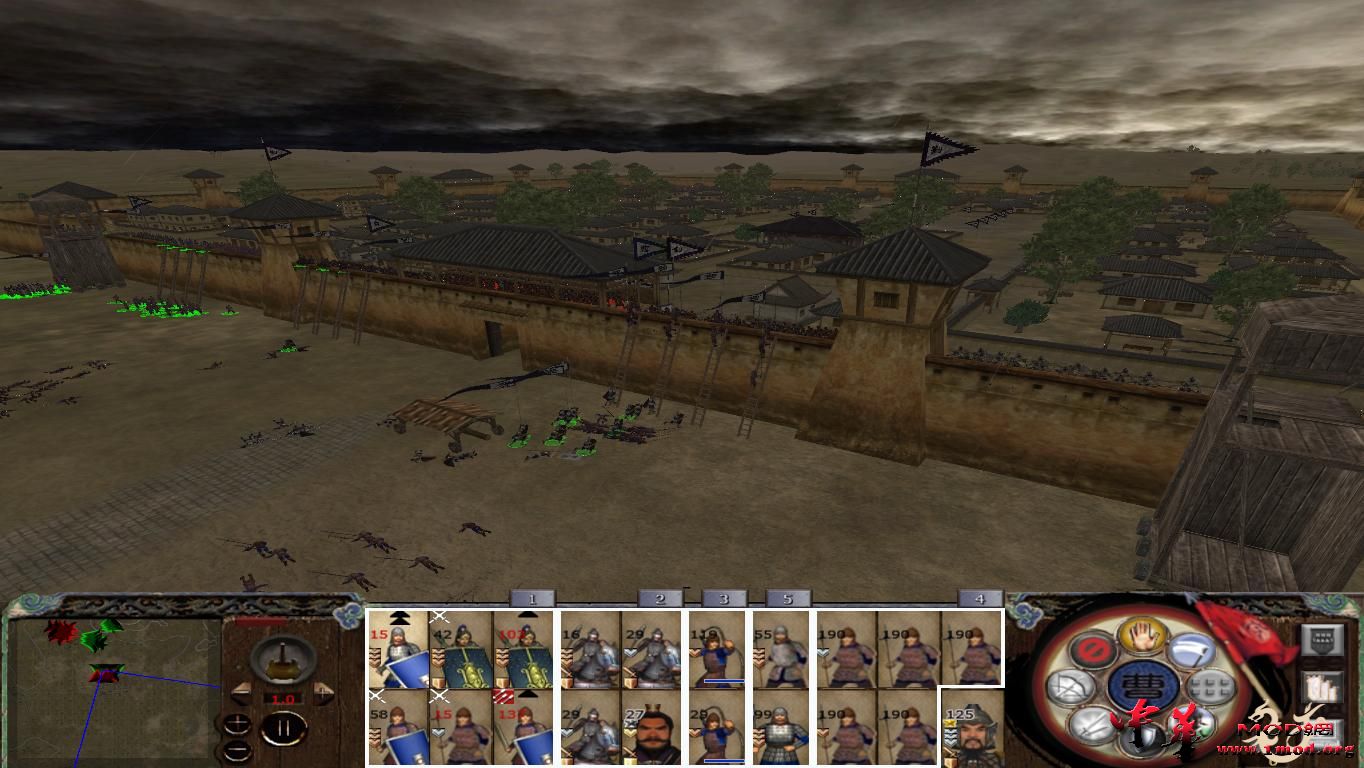Zoom out with the minimap minus button
The image size is (1364, 768).
(x=237, y=750)
